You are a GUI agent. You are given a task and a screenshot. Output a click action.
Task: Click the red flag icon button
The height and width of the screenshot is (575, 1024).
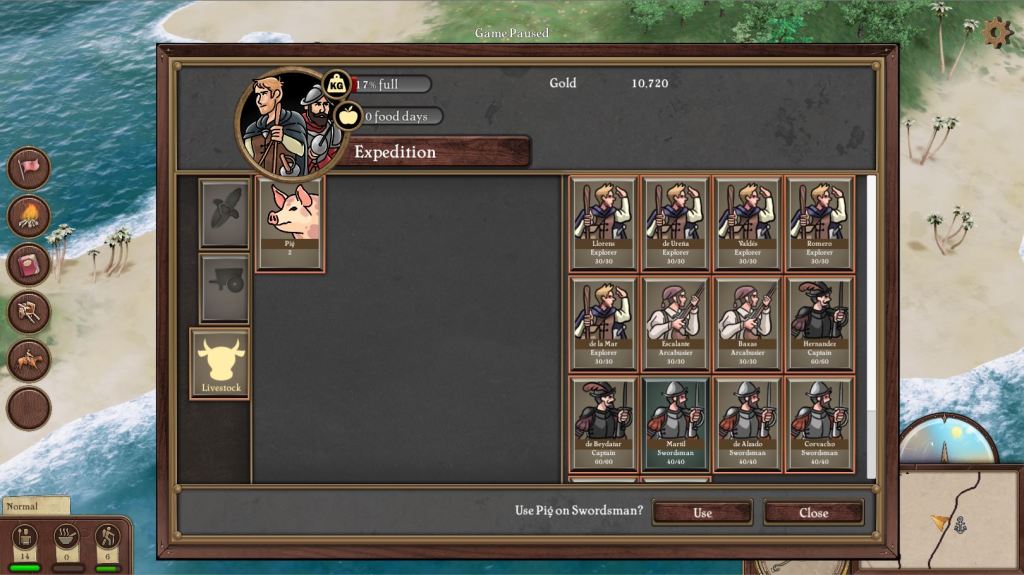click(29, 168)
